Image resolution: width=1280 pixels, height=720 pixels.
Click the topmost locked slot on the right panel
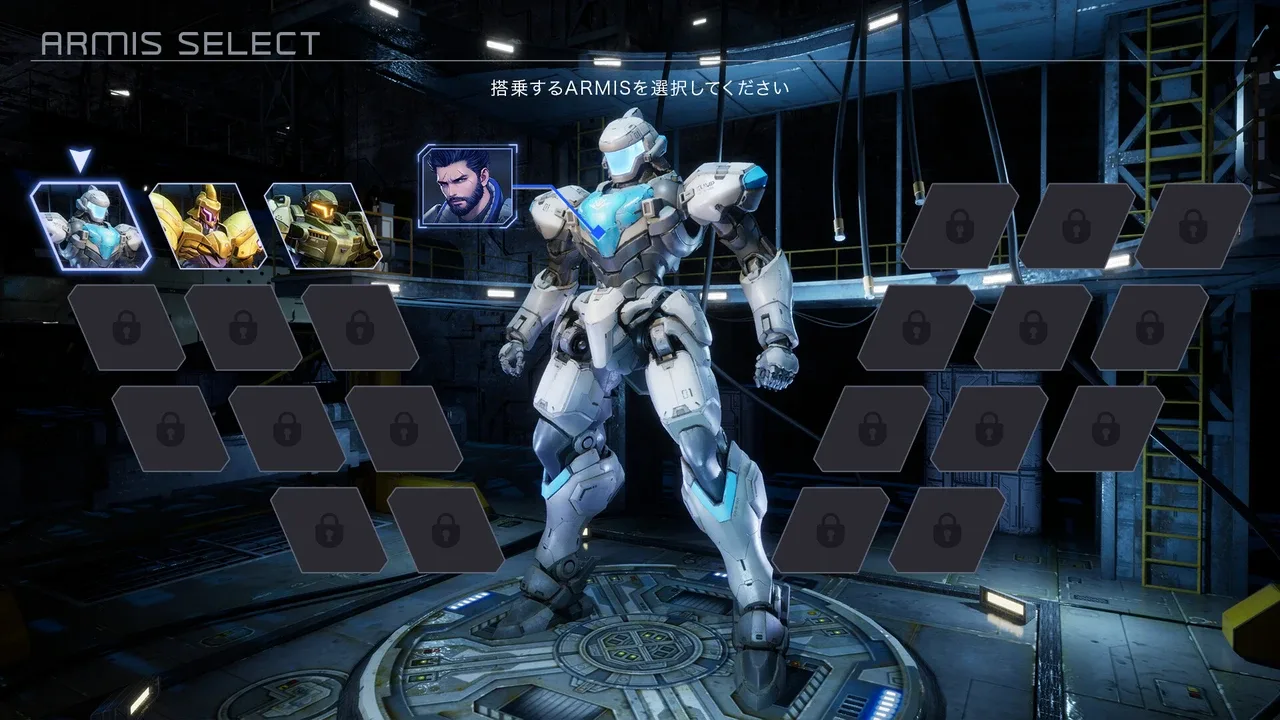[960, 225]
